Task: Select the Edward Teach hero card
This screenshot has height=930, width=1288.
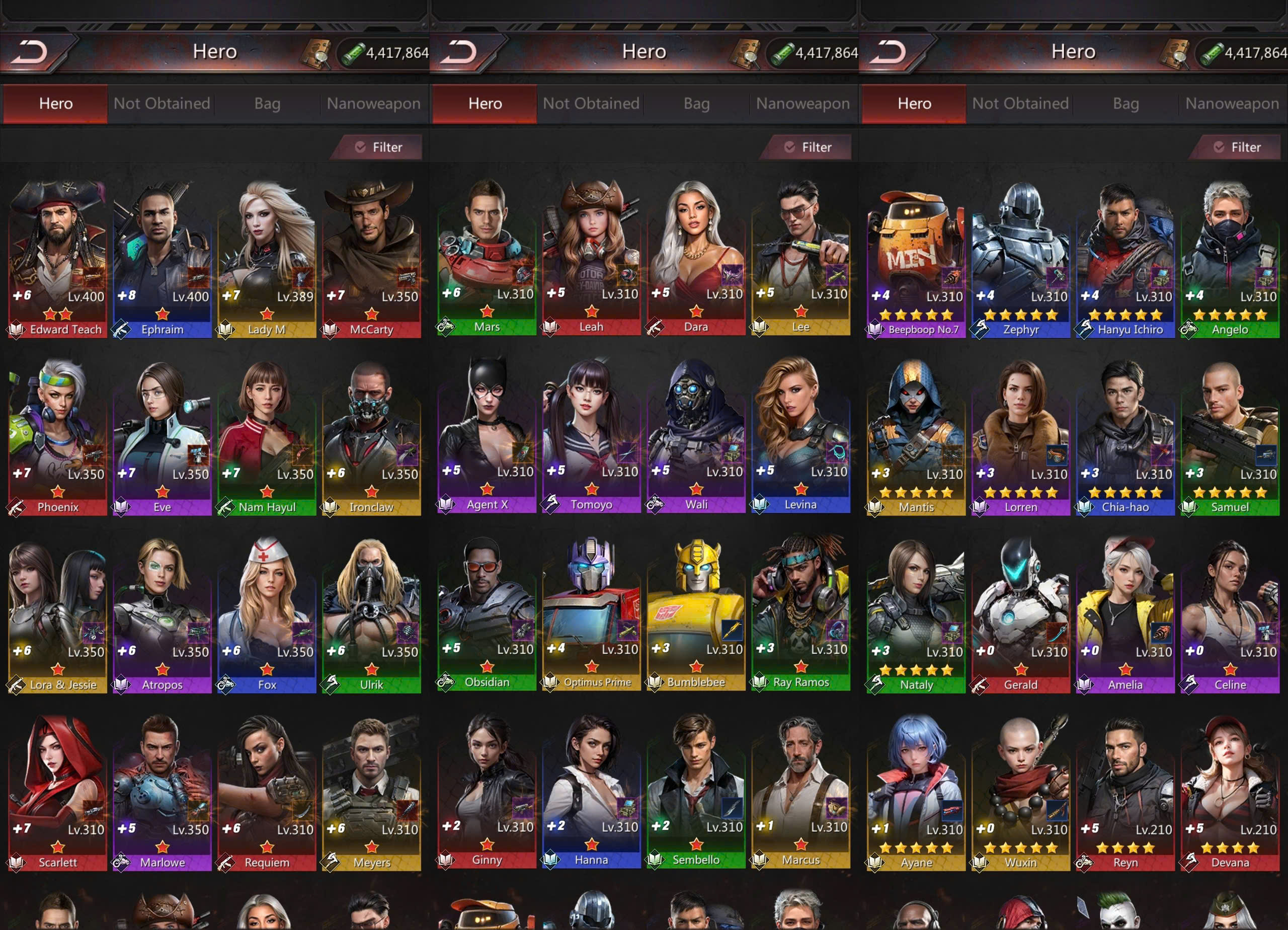Action: 57,259
